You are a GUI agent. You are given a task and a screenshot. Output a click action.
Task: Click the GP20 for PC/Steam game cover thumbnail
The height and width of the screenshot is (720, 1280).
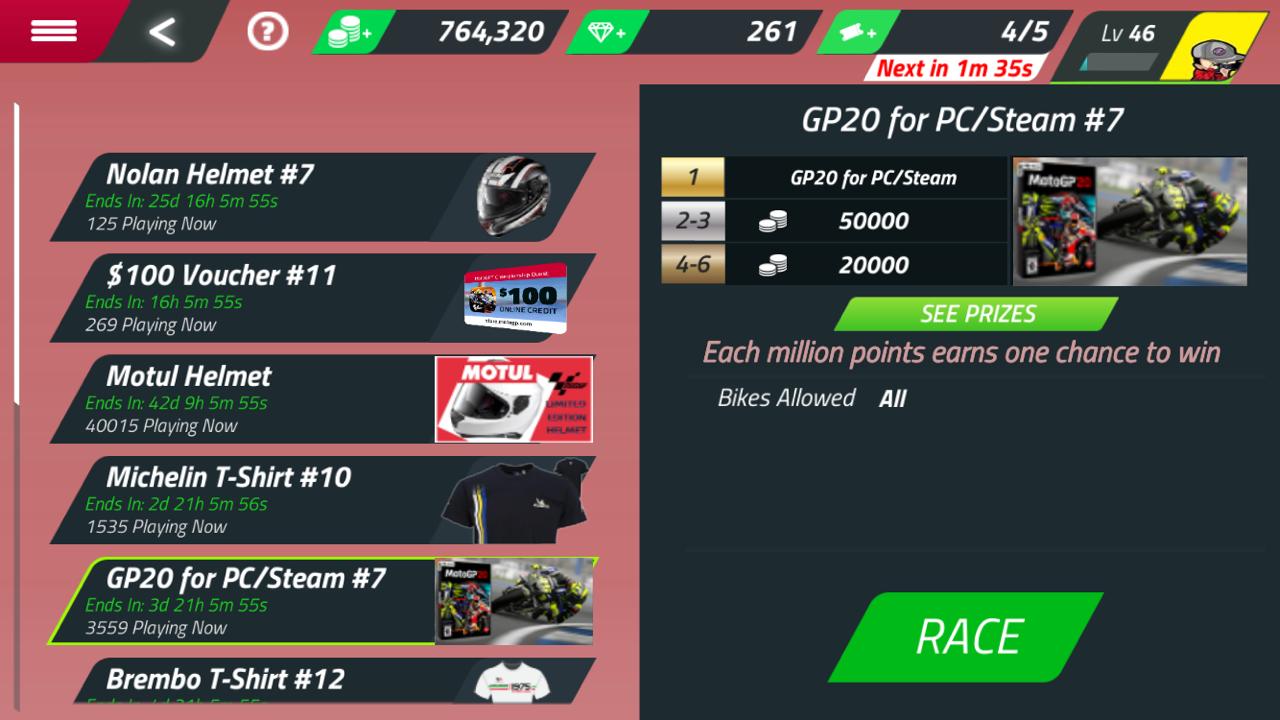coord(1129,218)
